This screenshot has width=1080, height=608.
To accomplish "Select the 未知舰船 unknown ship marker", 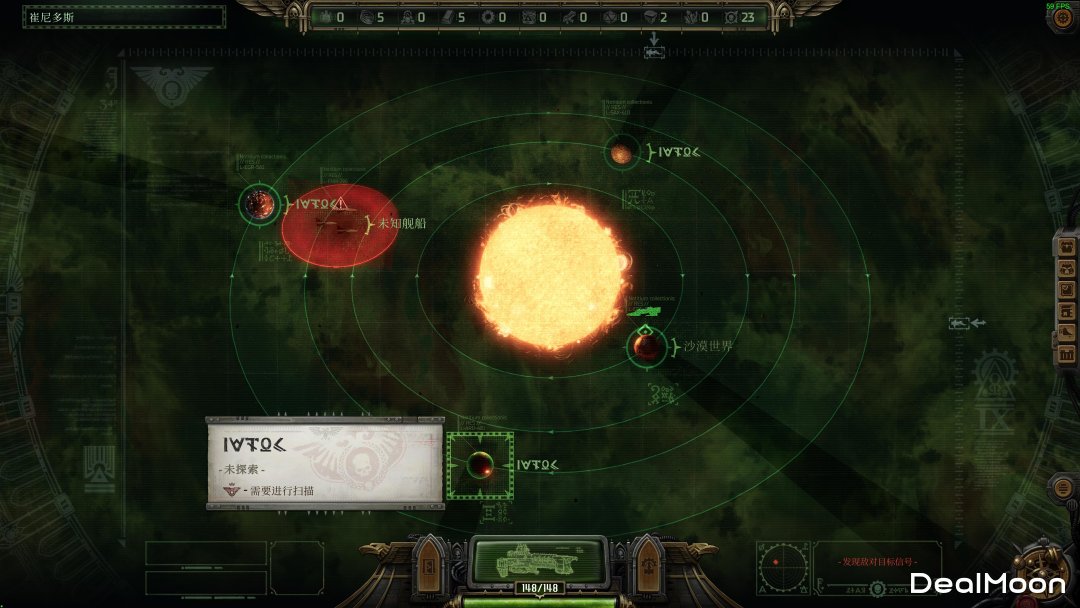I will coord(339,226).
